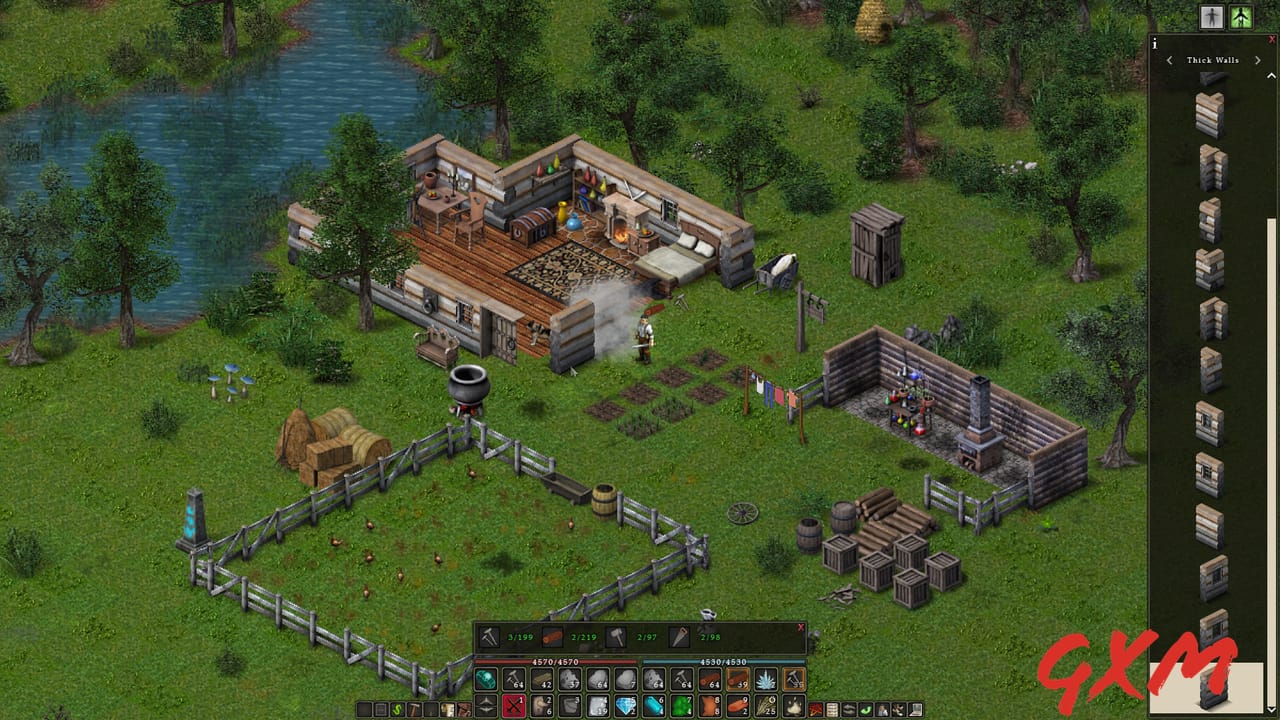
Task: Toggle the green character mode icon
Action: 1240,17
